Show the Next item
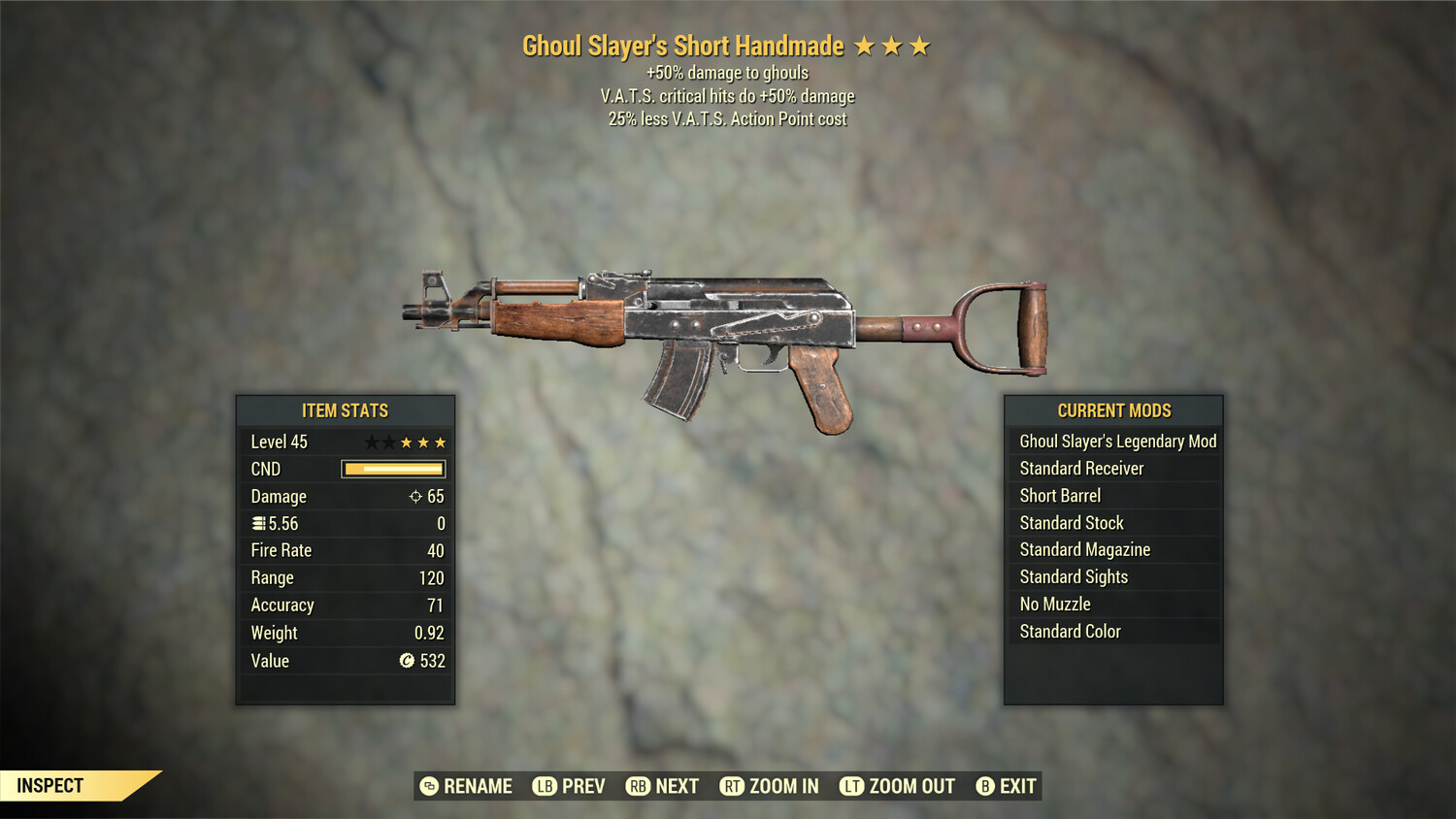Image resolution: width=1456 pixels, height=819 pixels. click(663, 786)
